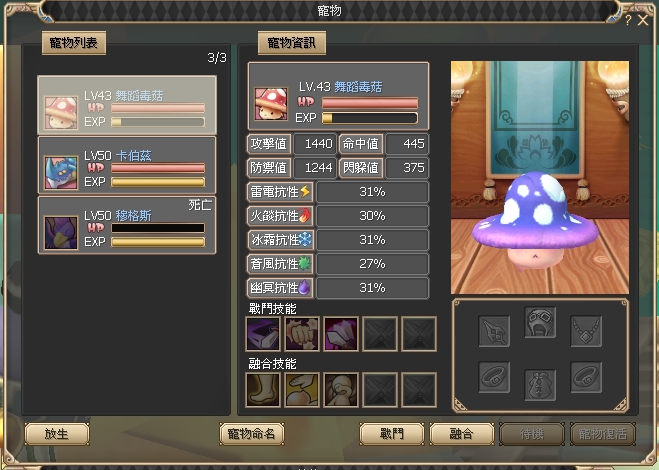Select the foot fusion skill icon

coord(263,390)
